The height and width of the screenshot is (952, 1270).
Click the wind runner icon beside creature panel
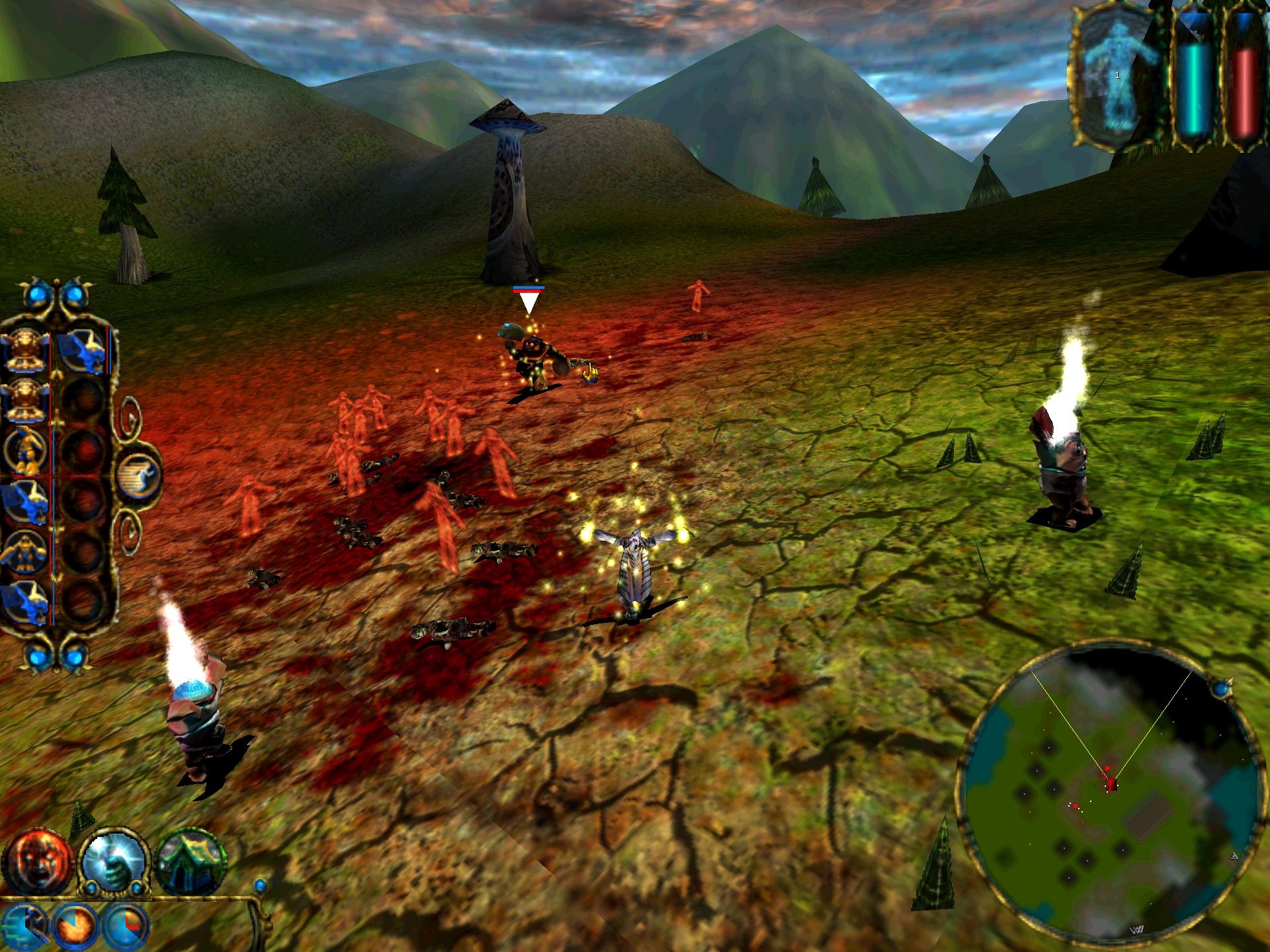pos(138,476)
